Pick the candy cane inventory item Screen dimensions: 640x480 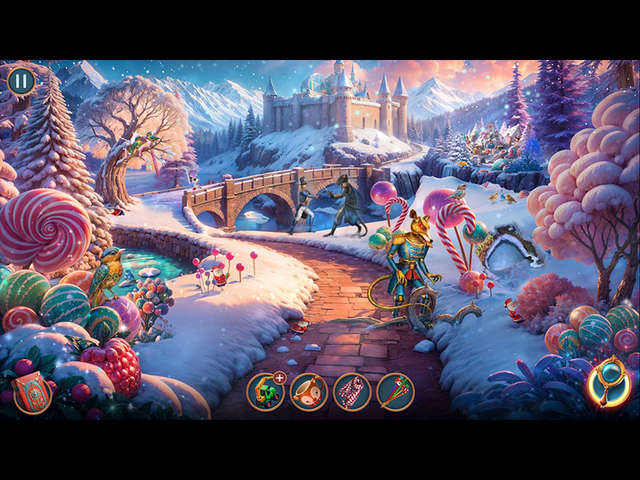tap(352, 392)
